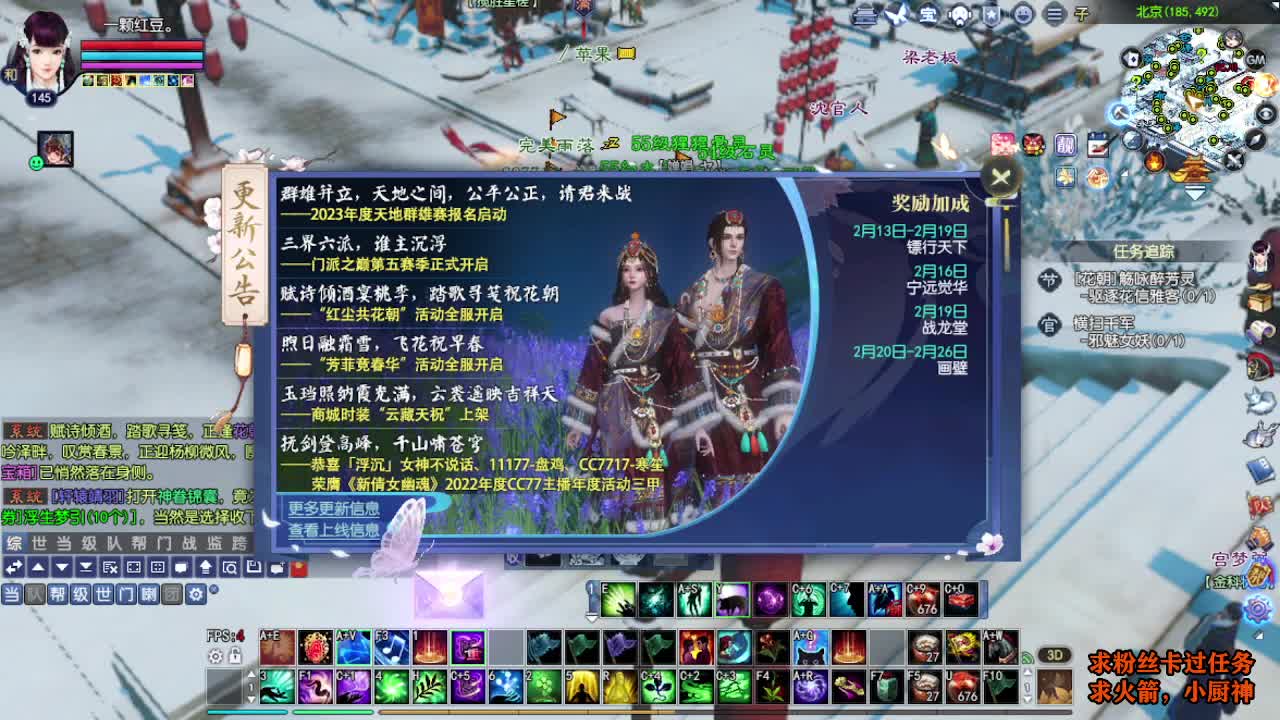Select the pagoda icon under the minimap
The width and height of the screenshot is (1280, 720).
[x=1194, y=168]
